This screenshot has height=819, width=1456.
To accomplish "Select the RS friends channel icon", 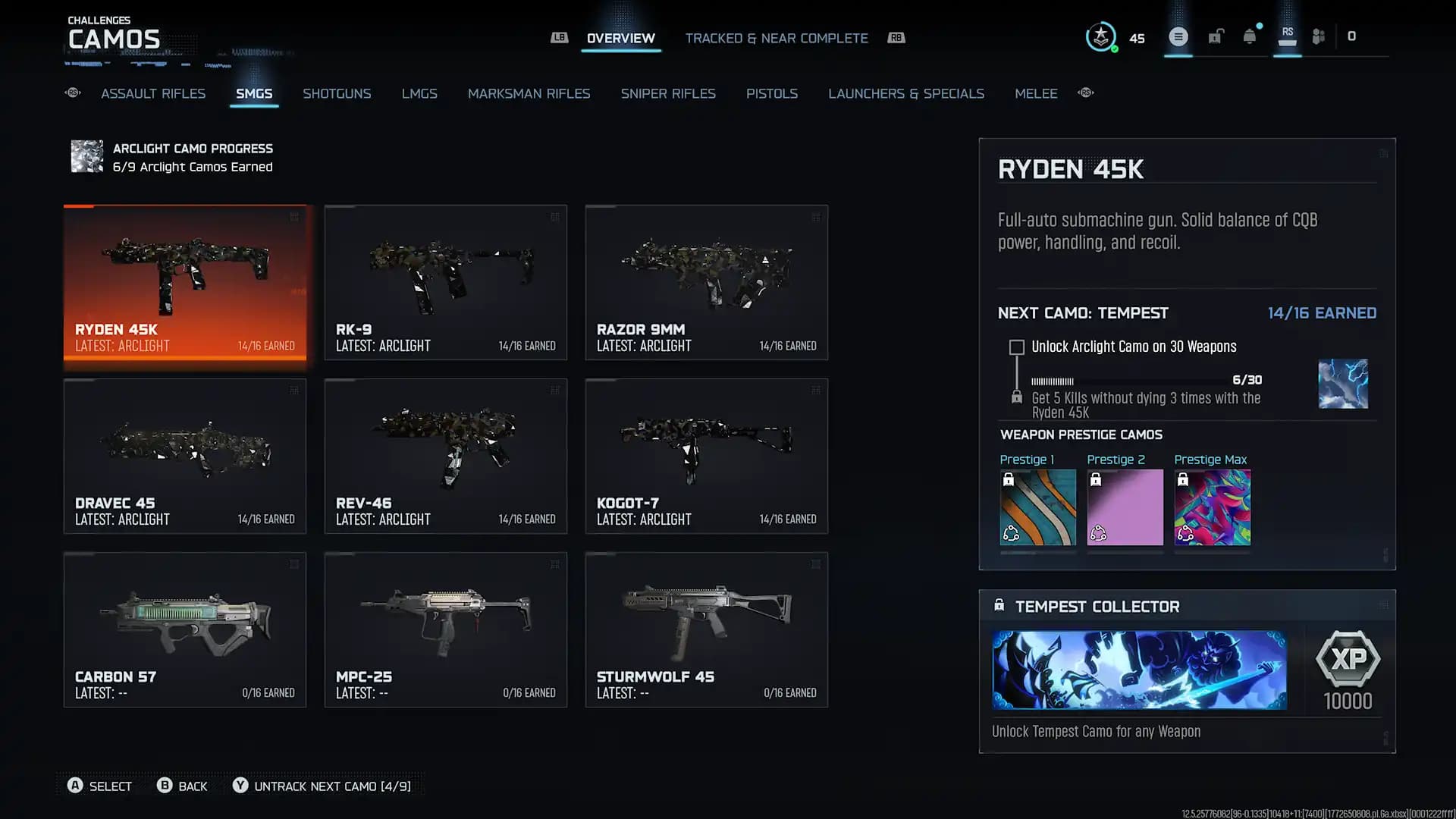I will pos(1287,36).
